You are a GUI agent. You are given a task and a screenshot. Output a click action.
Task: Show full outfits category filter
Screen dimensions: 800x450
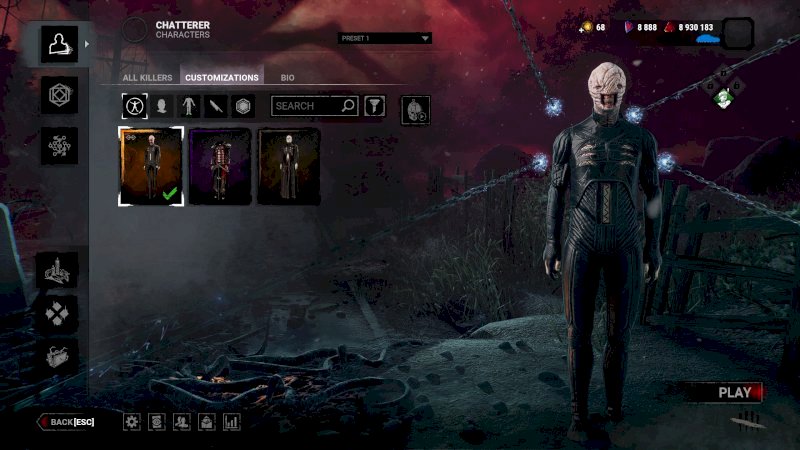coord(133,106)
